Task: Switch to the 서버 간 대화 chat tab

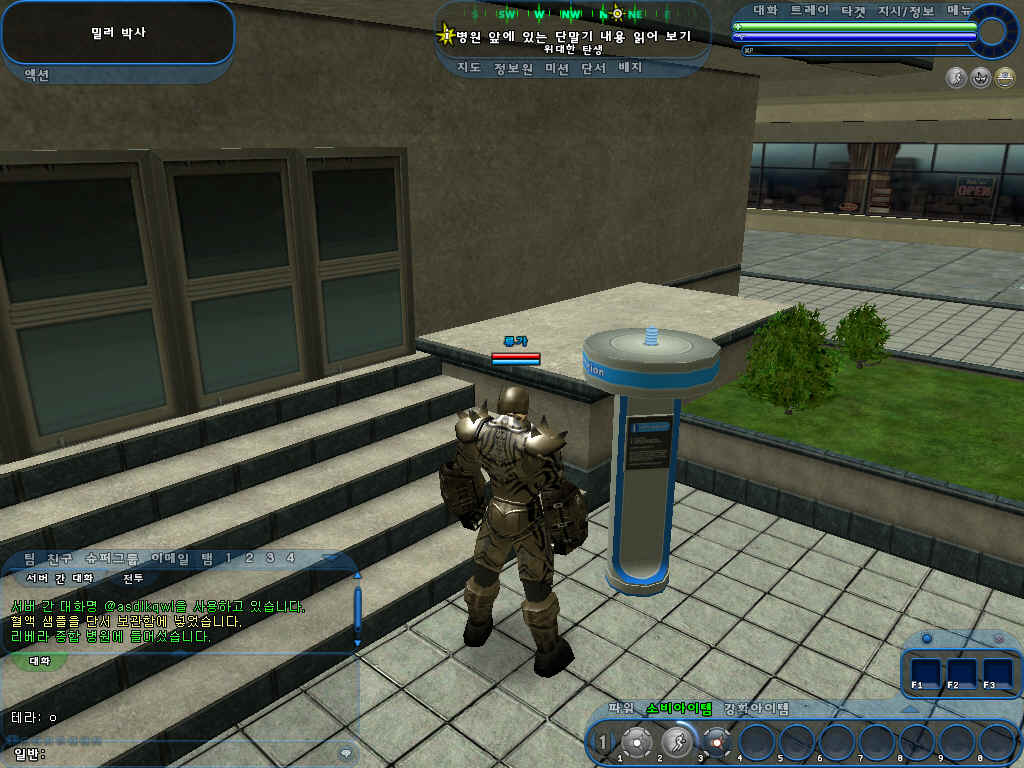Action: [60, 578]
